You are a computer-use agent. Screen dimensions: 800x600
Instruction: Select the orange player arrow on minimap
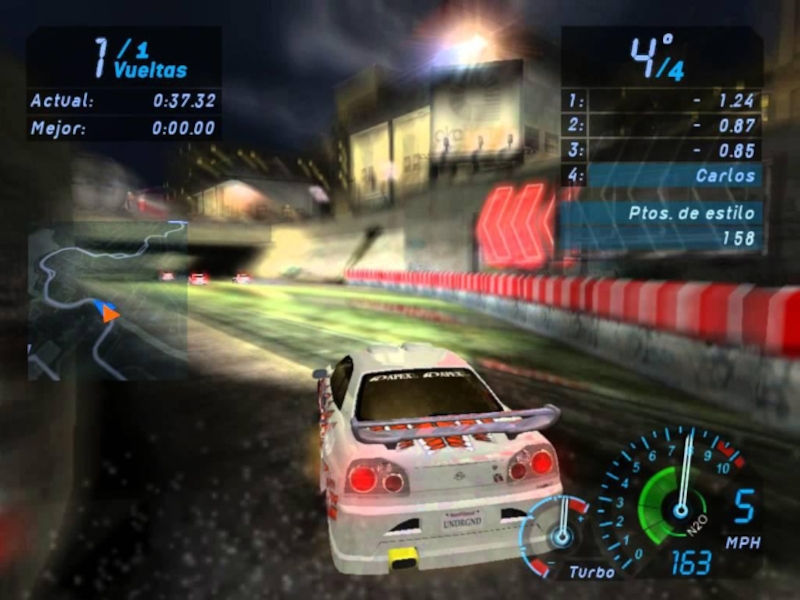coord(109,313)
